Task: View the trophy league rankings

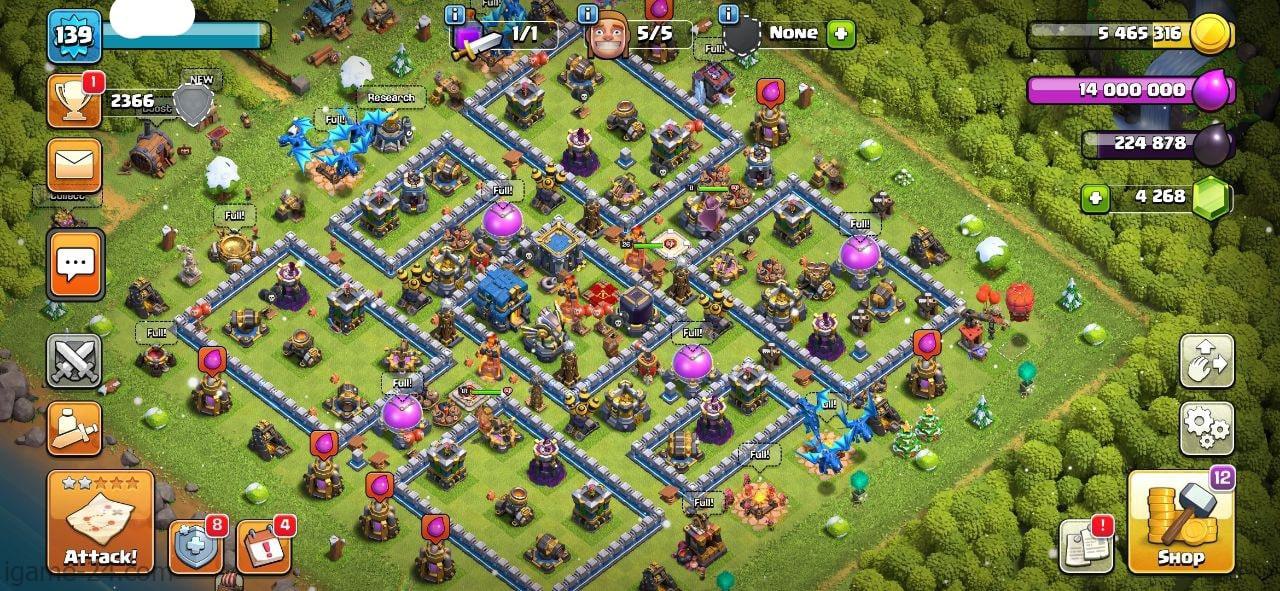Action: (74, 100)
